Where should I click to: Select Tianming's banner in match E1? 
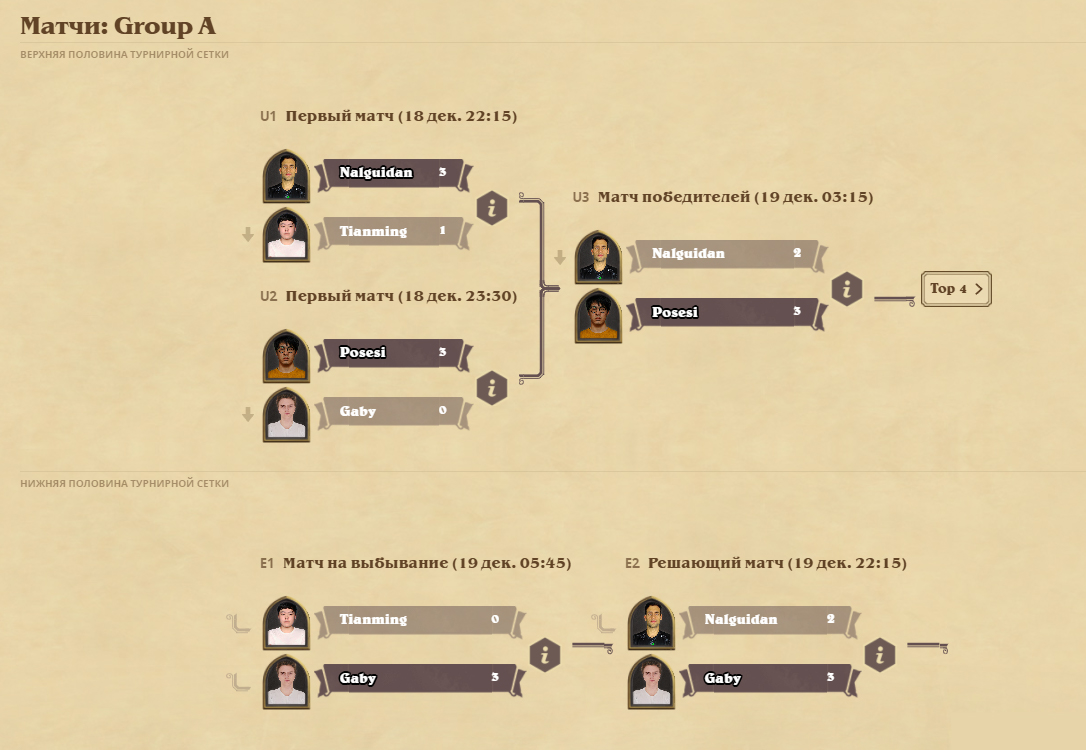pos(418,620)
